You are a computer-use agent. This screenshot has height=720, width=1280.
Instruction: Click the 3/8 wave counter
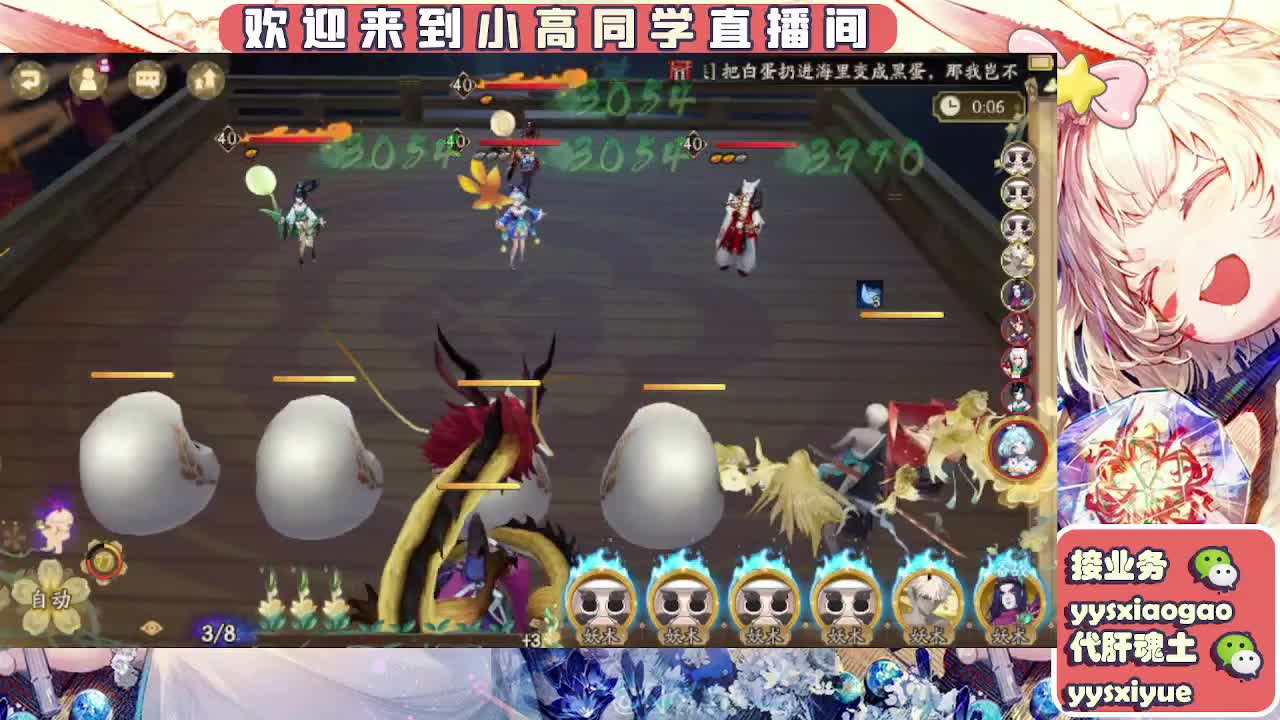coord(218,630)
